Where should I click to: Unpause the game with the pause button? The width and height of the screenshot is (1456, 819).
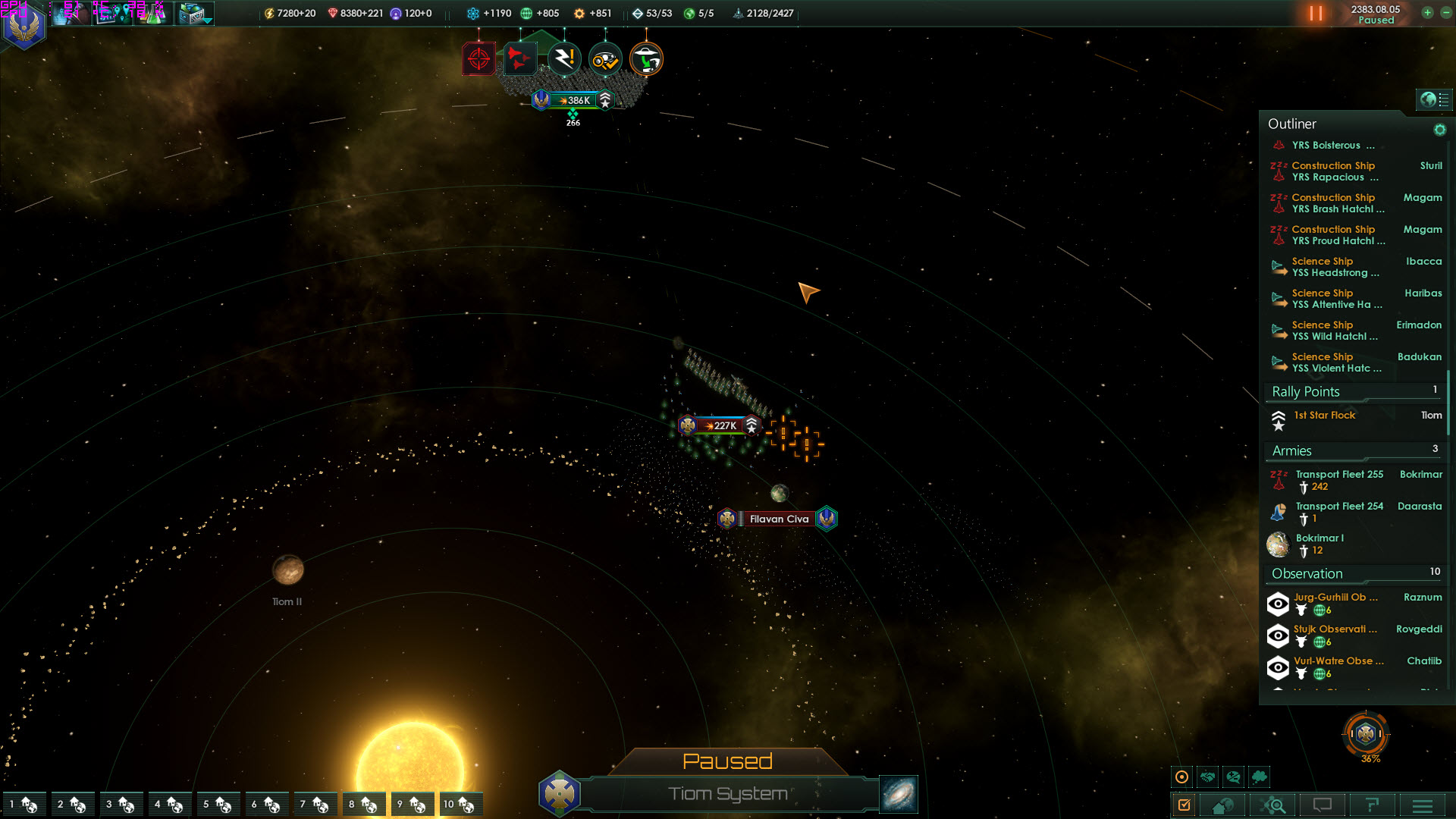[1316, 14]
